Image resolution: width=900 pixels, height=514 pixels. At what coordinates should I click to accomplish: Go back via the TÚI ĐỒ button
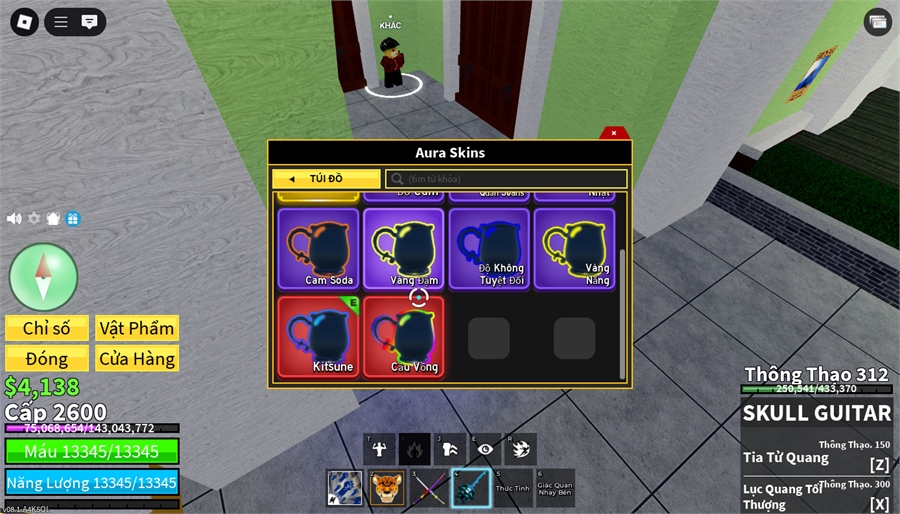tap(326, 179)
